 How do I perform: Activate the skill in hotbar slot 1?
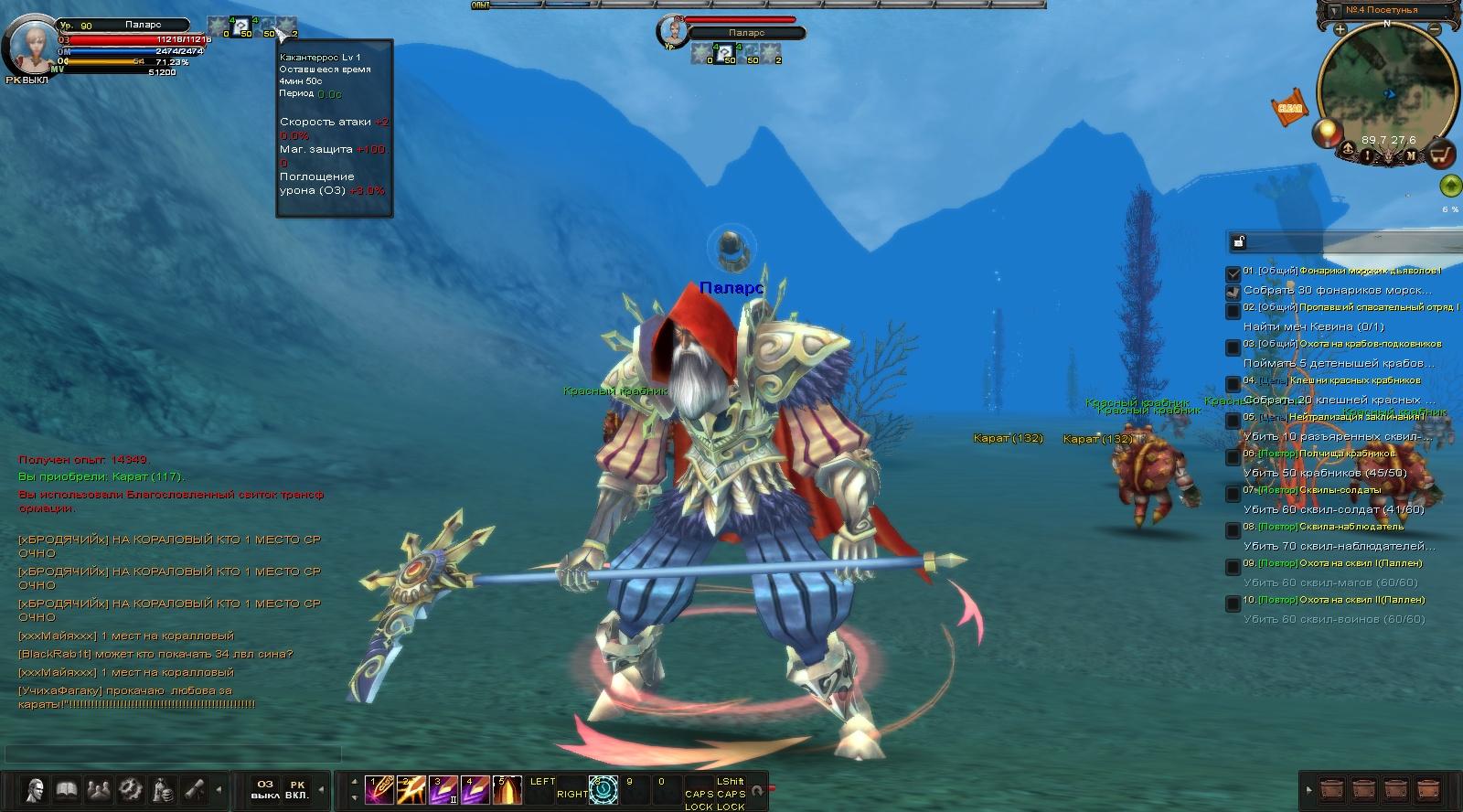[379, 789]
